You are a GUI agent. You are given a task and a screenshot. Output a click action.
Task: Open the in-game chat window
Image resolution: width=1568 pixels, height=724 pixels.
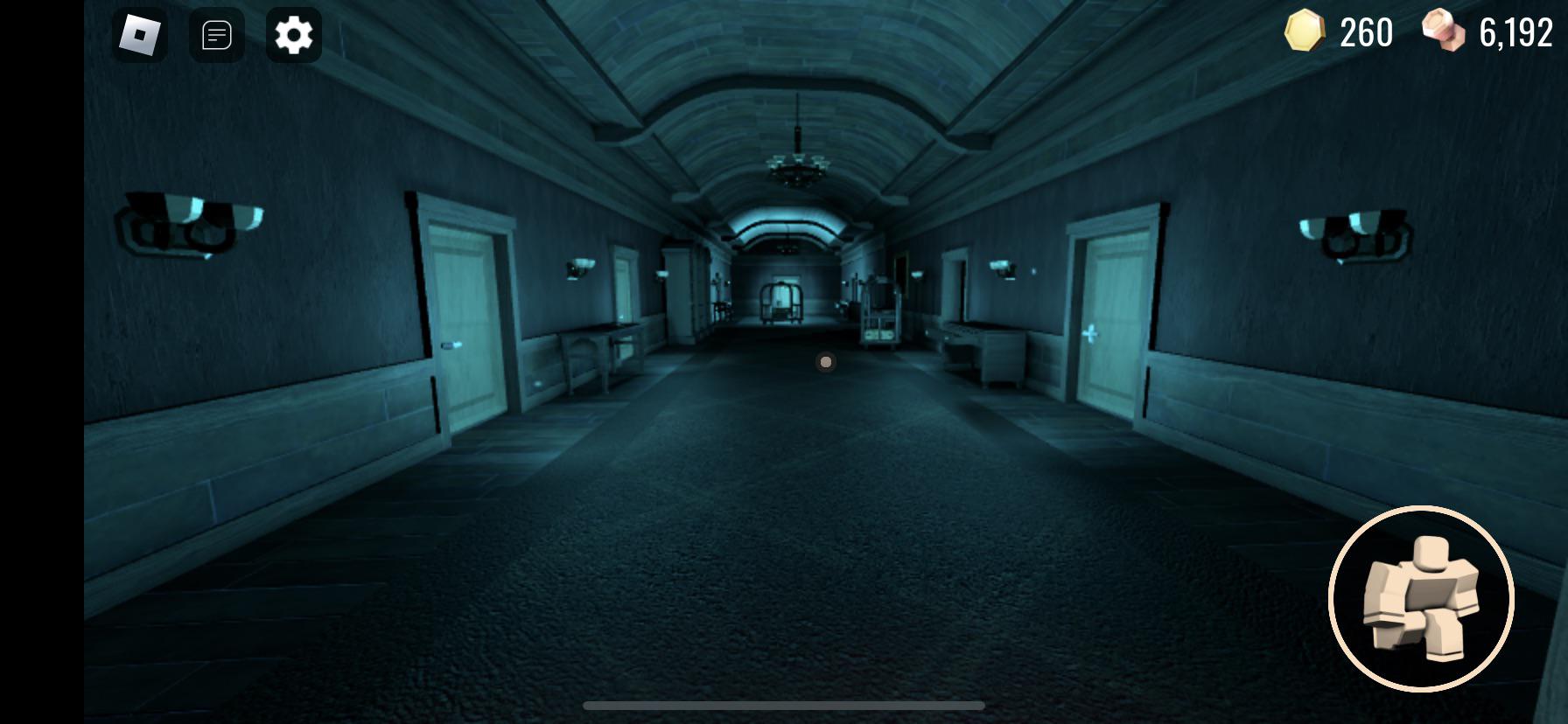click(216, 35)
